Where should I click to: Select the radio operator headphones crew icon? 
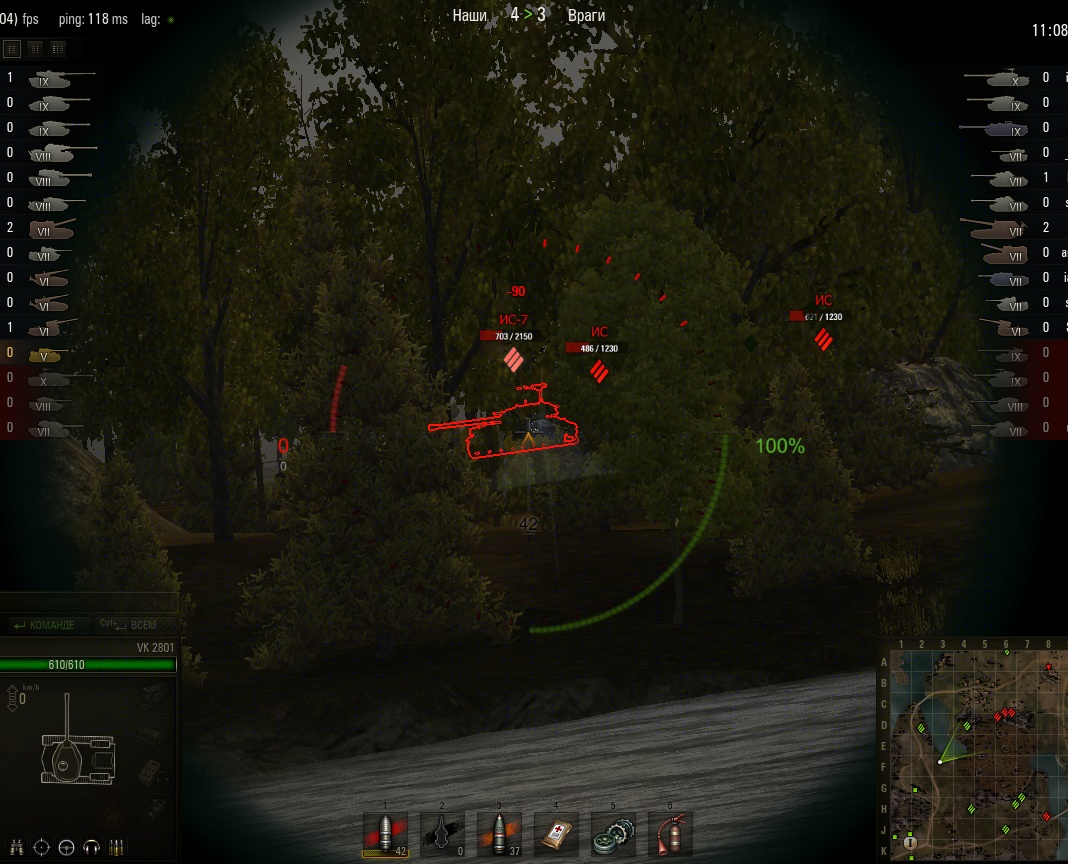pos(92,847)
